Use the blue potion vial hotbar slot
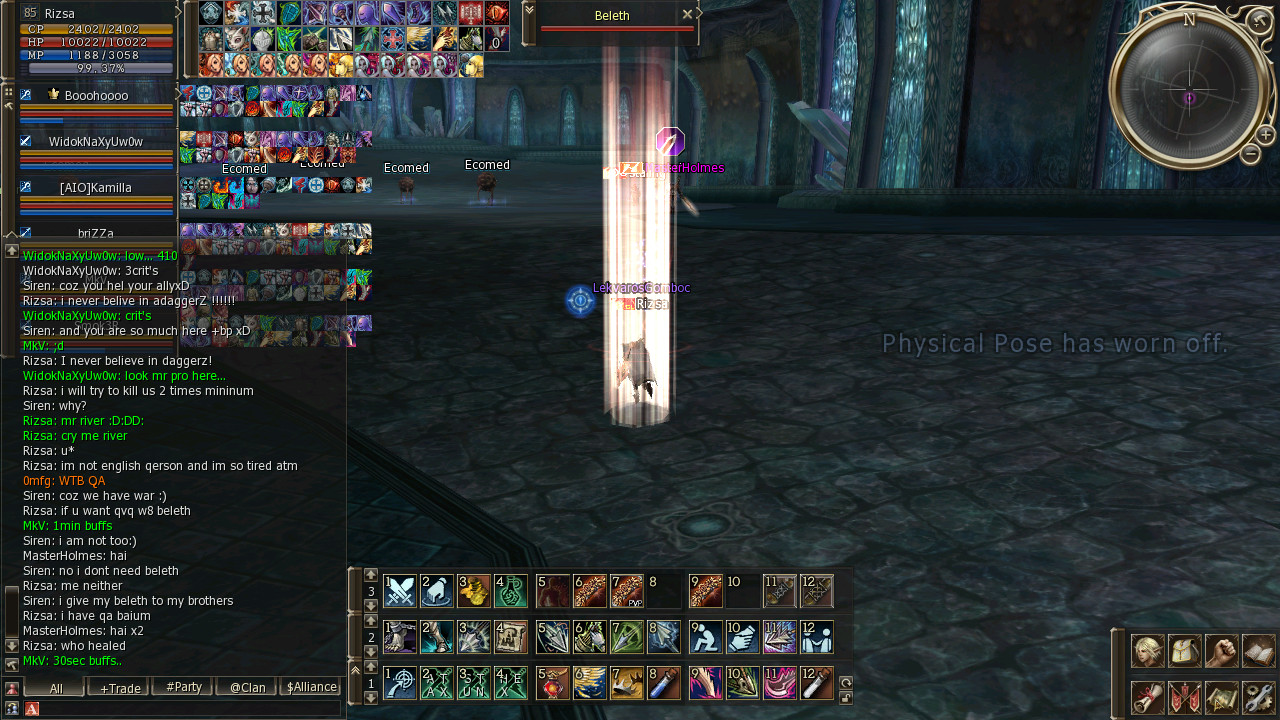Viewport: 1280px width, 720px height. point(664,683)
